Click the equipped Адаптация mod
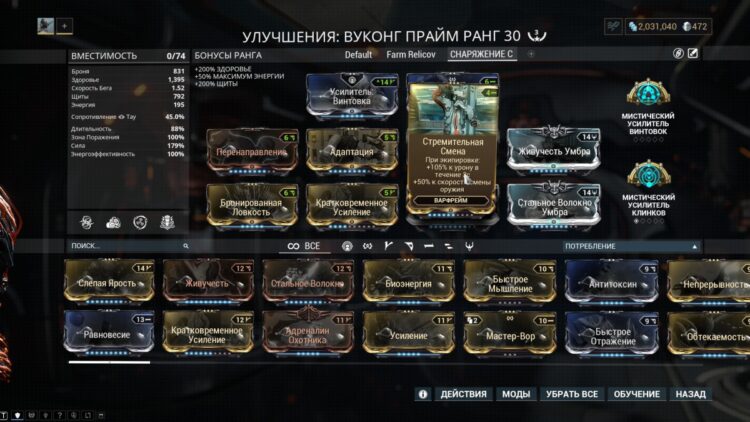Viewport: 750px width, 422px height. pos(351,152)
